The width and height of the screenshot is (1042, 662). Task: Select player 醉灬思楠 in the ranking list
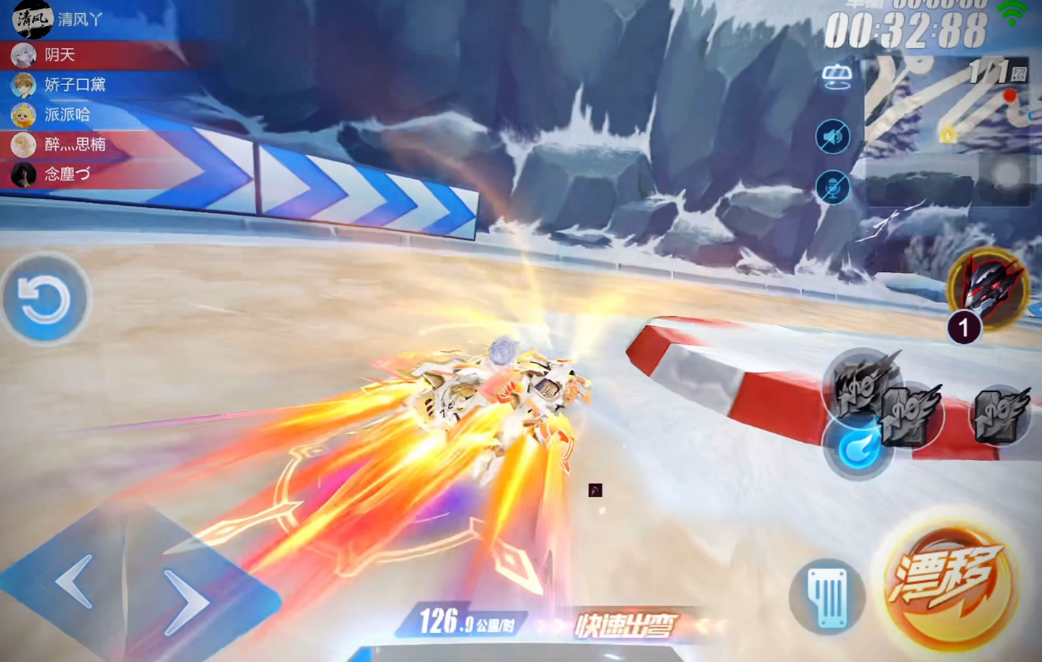(x=75, y=145)
